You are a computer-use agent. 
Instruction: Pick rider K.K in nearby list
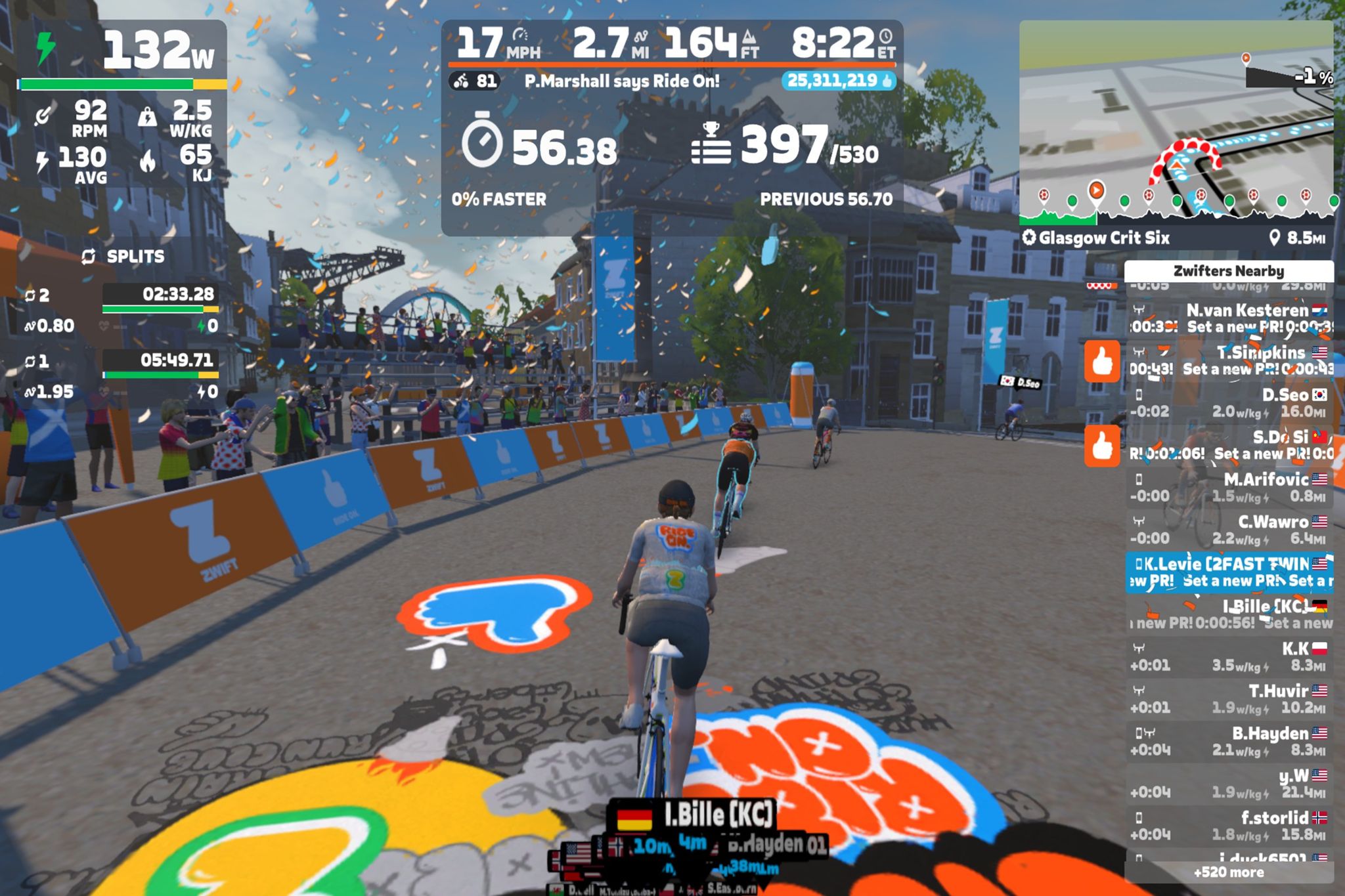tap(1229, 656)
